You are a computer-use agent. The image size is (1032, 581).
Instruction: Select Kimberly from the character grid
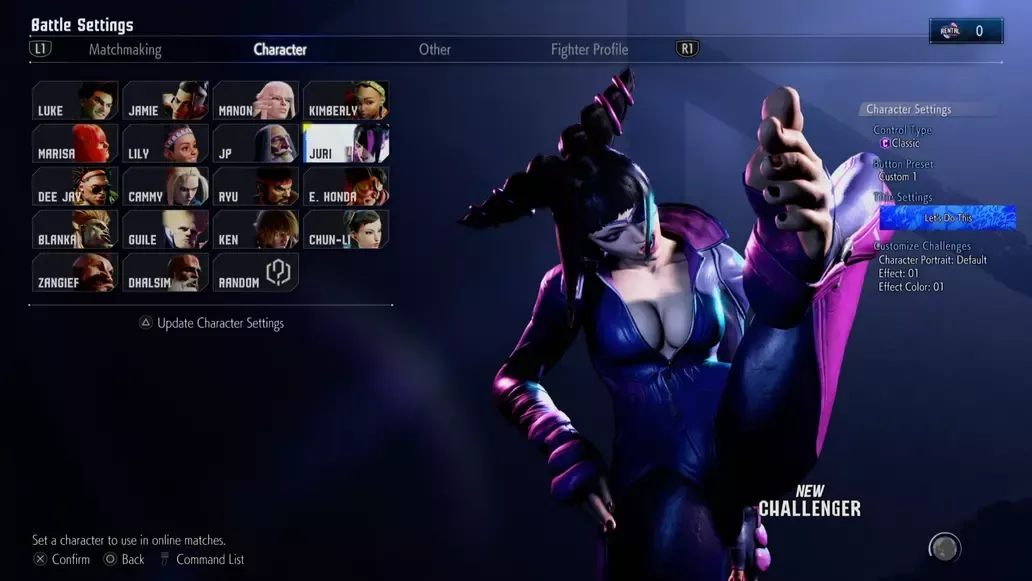pyautogui.click(x=346, y=101)
